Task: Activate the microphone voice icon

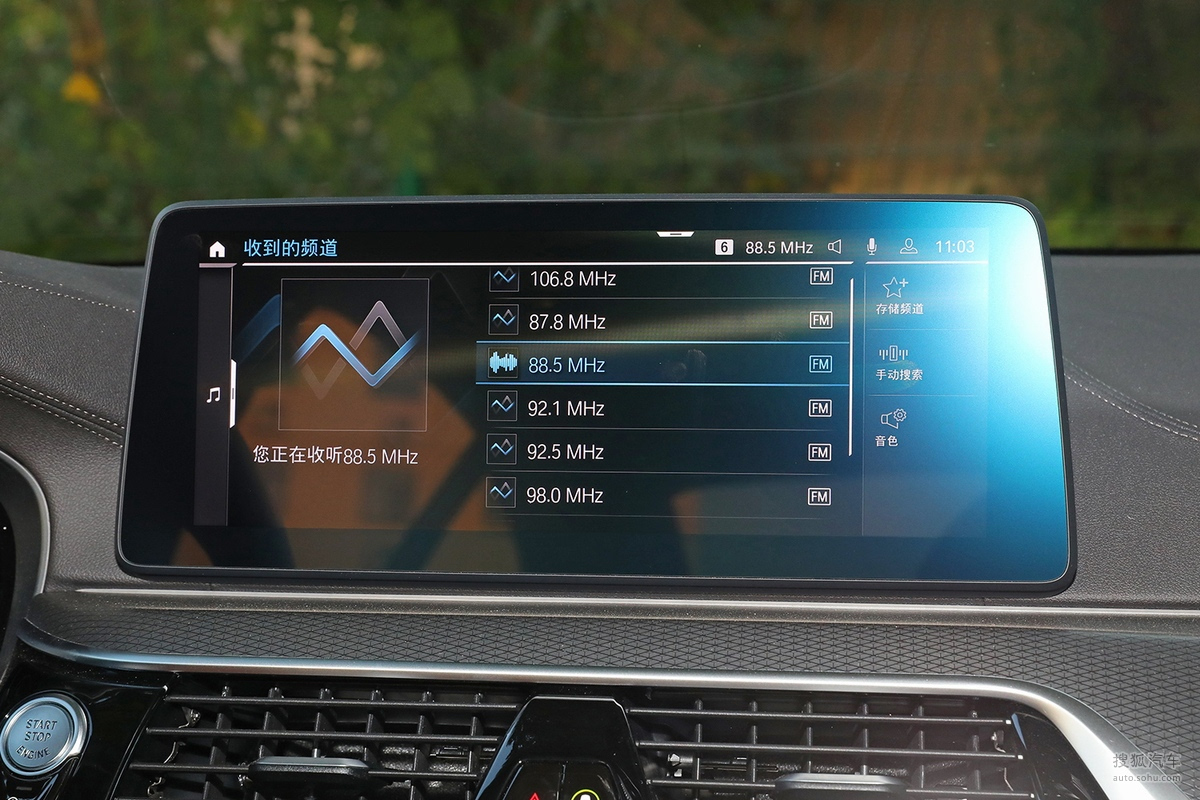Action: click(871, 247)
